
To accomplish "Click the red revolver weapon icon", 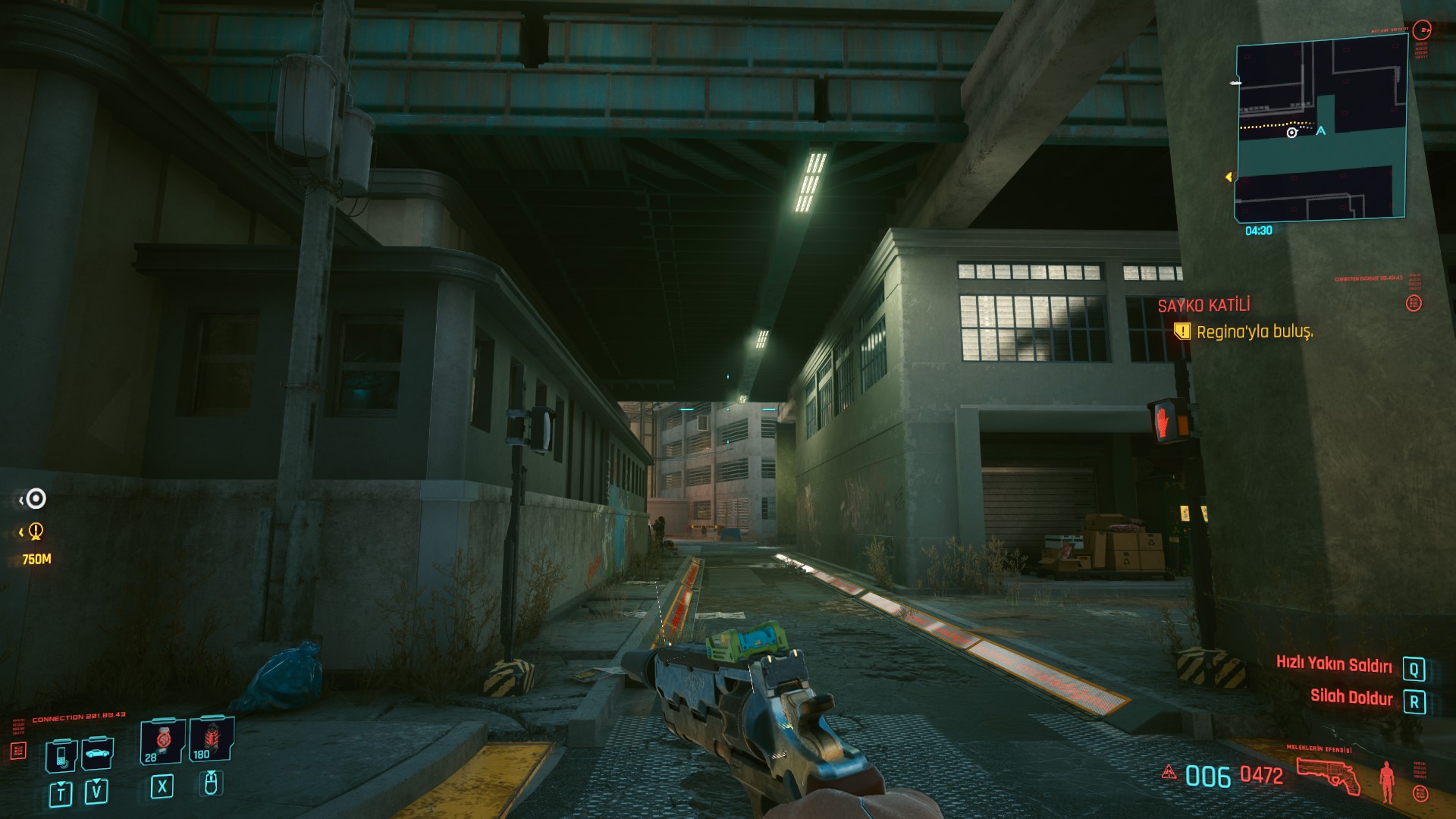I will coord(1329,775).
